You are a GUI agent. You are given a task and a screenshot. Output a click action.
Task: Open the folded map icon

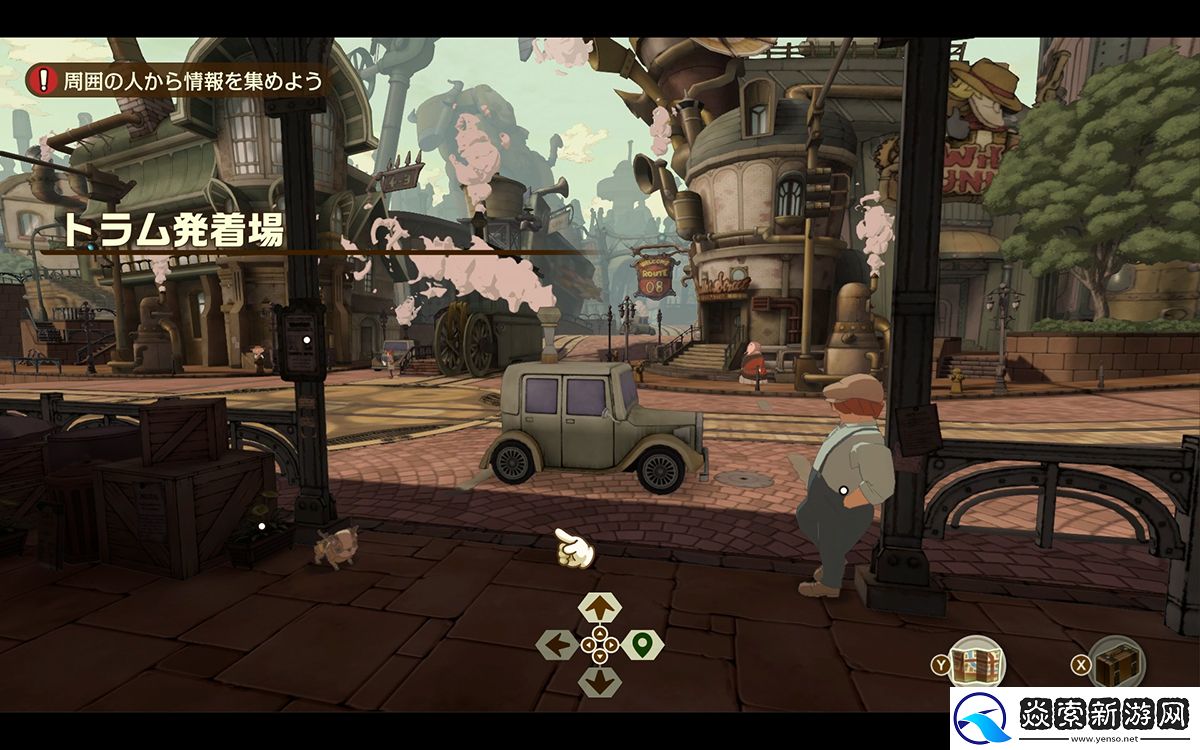tap(977, 662)
